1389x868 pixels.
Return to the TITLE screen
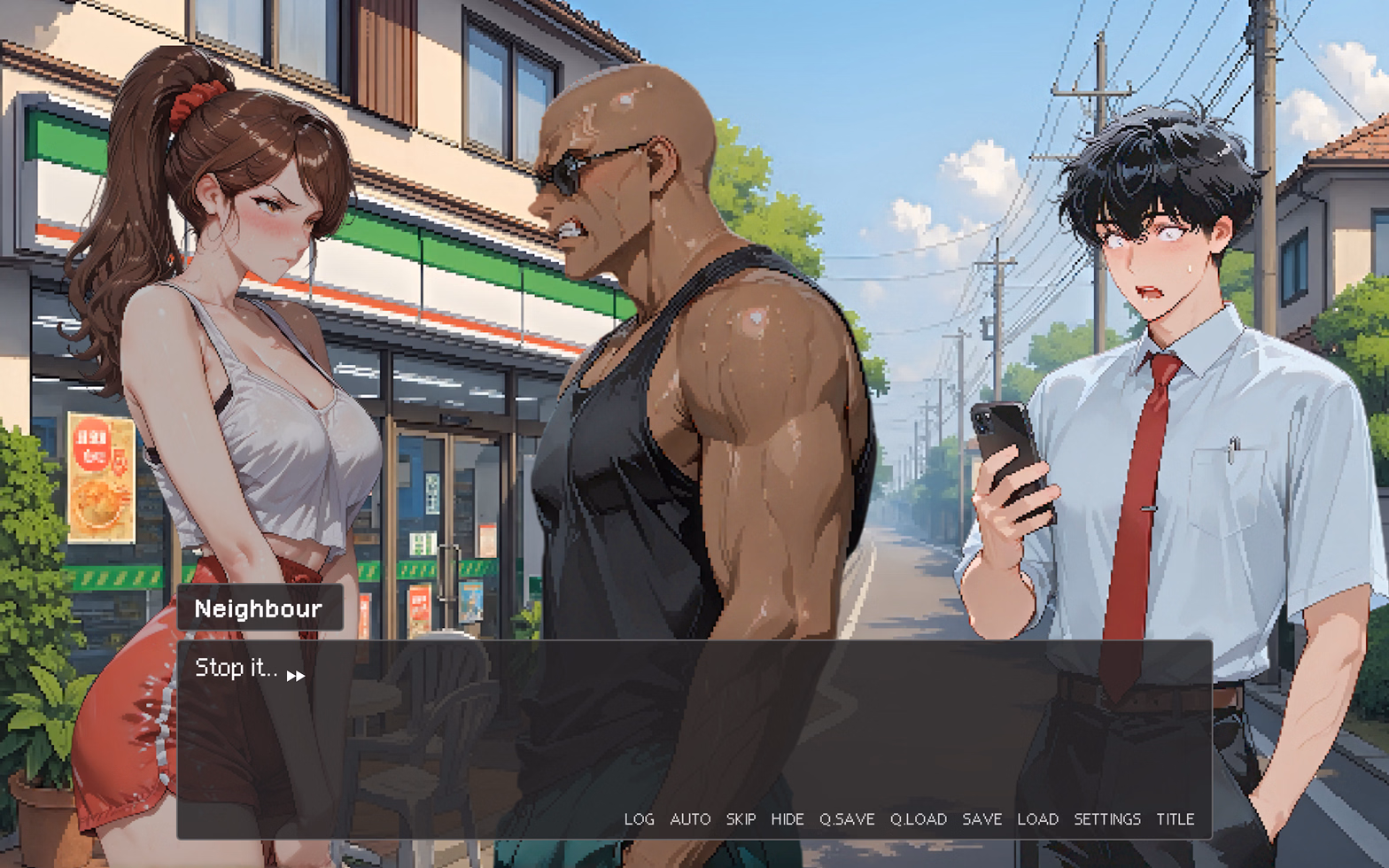tap(1175, 819)
